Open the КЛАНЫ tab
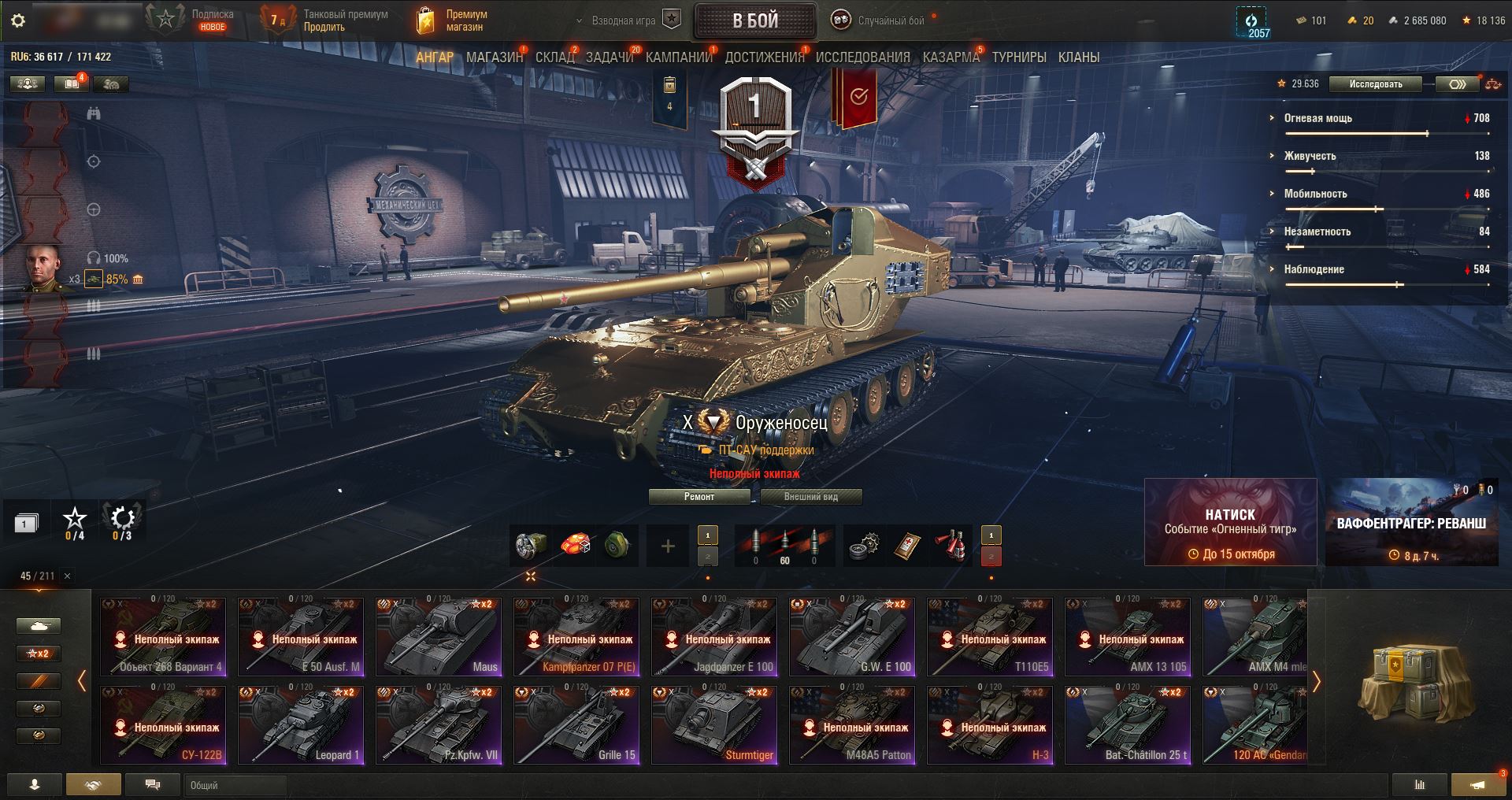 coord(1078,57)
